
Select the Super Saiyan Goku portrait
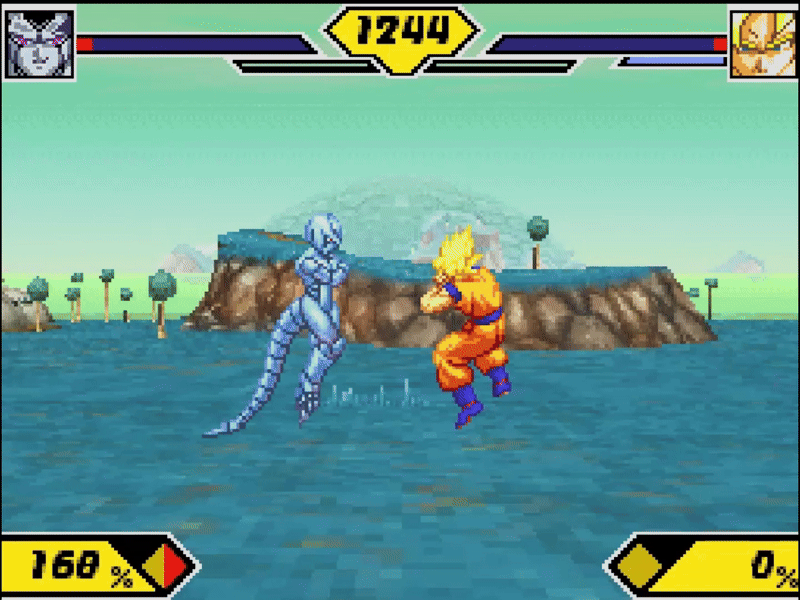click(763, 44)
